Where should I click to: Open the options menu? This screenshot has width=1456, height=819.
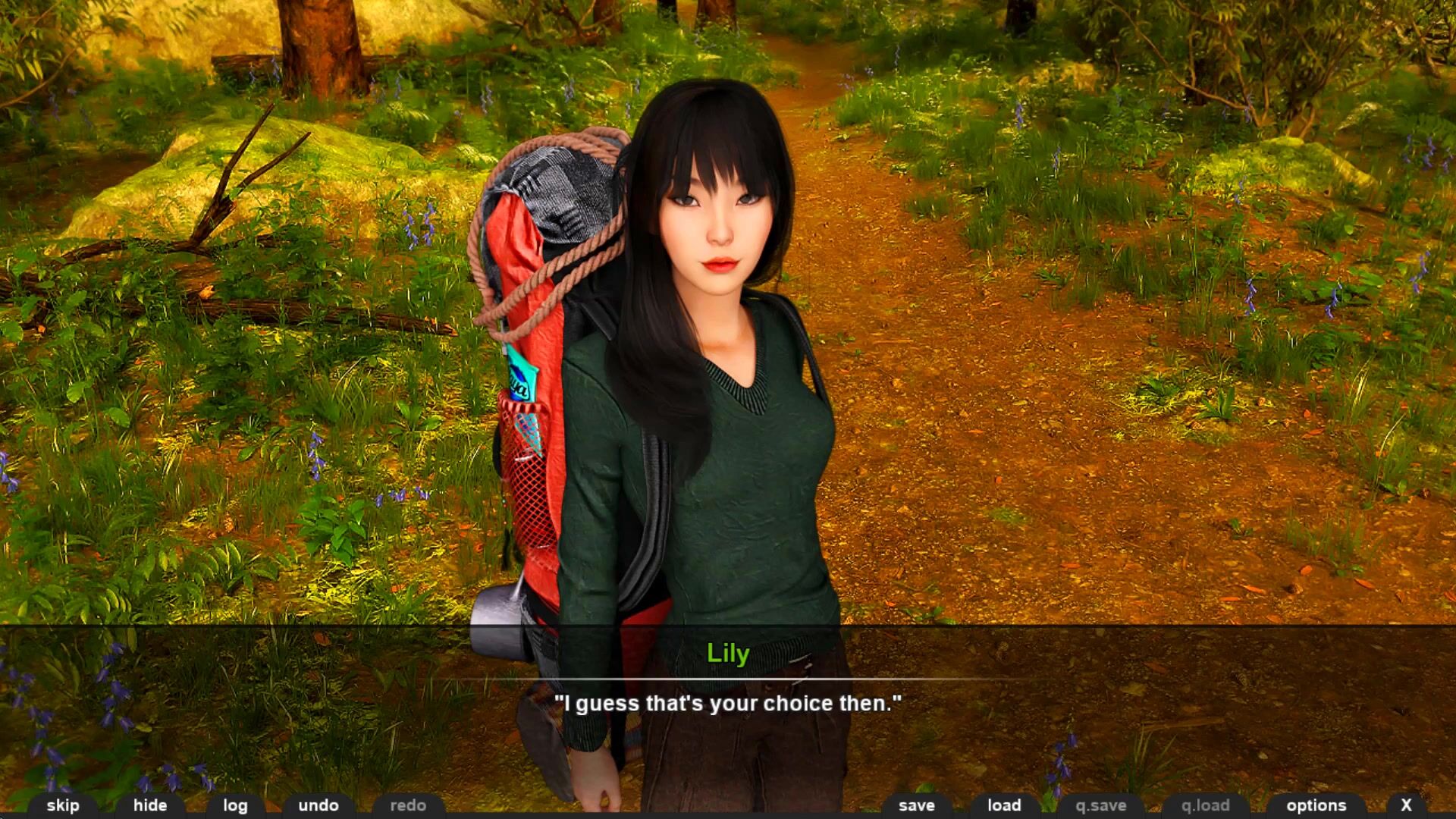(1316, 805)
